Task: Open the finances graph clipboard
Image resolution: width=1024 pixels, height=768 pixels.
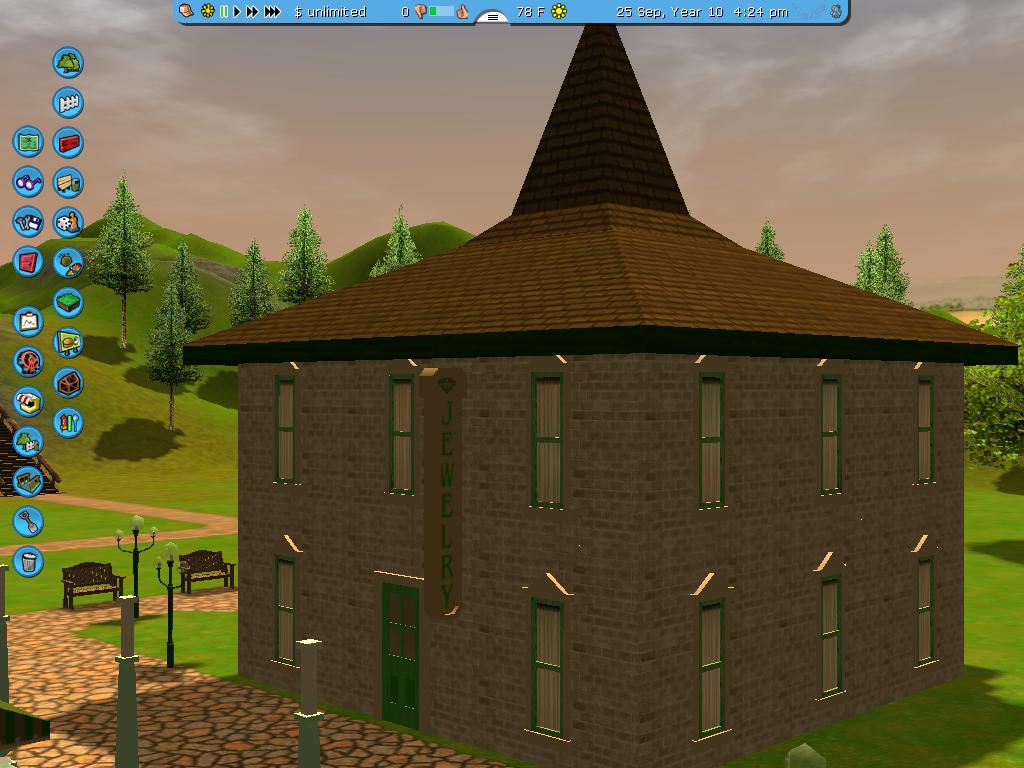Action: click(x=28, y=322)
